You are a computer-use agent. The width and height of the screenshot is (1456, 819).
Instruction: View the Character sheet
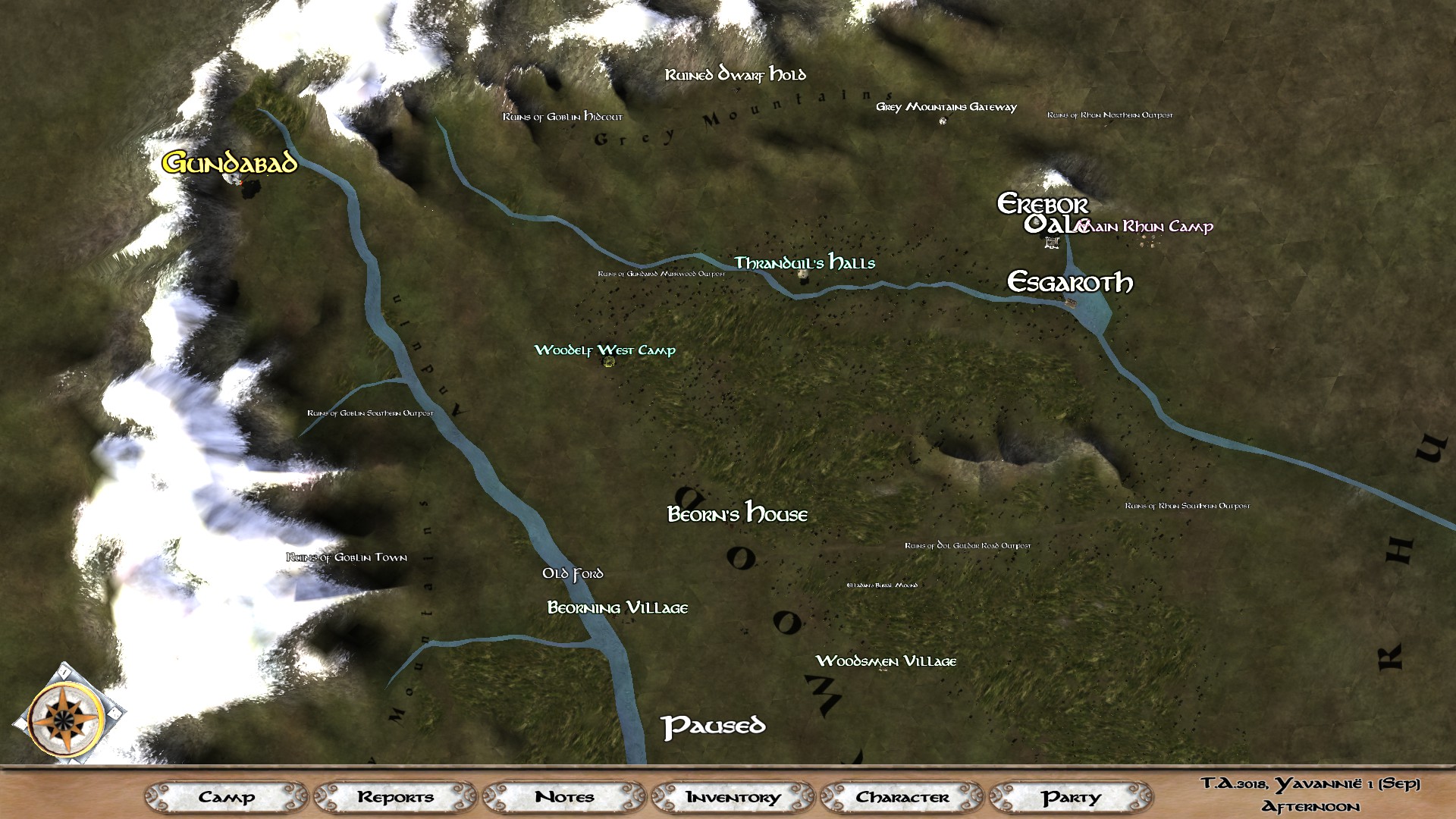pyautogui.click(x=902, y=797)
